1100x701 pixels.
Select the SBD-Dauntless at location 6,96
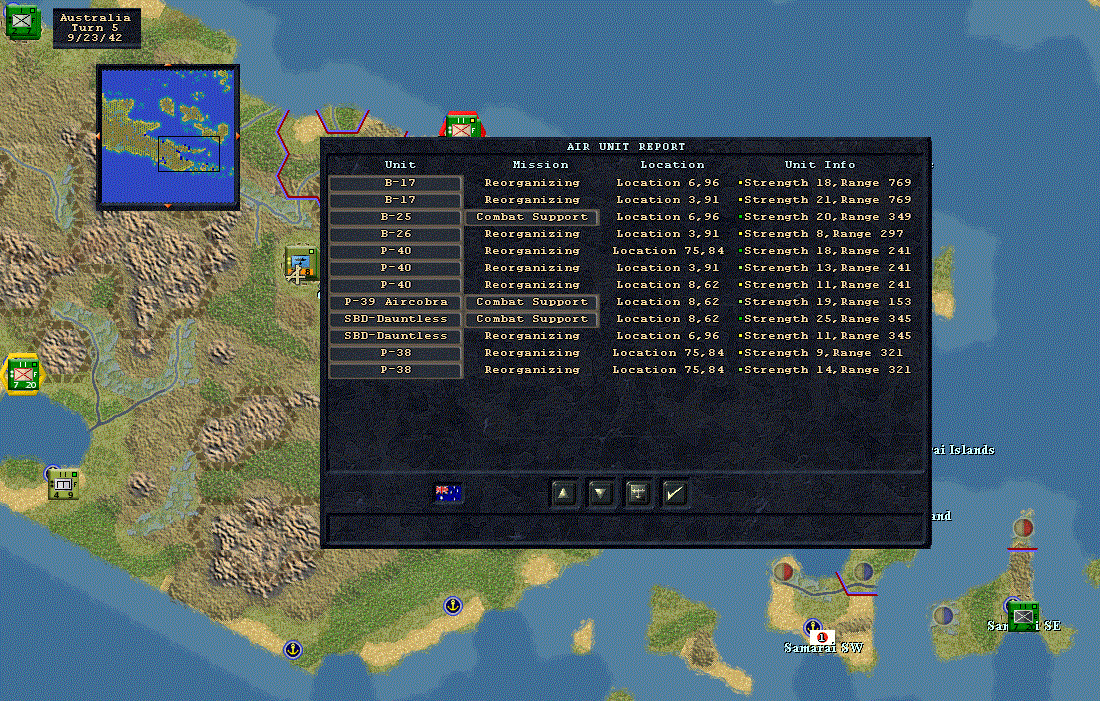[x=396, y=336]
